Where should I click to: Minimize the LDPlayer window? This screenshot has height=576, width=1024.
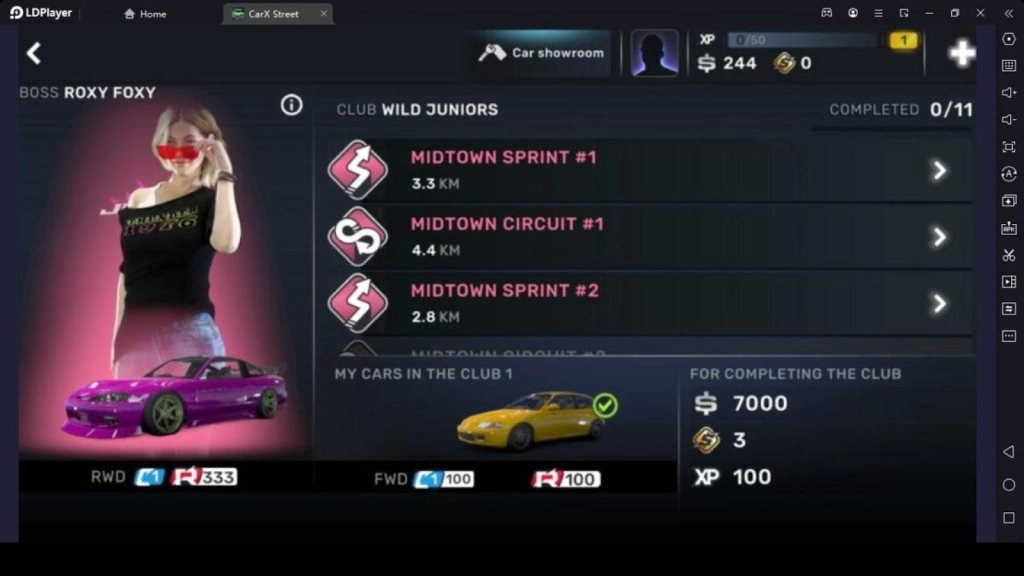(929, 13)
